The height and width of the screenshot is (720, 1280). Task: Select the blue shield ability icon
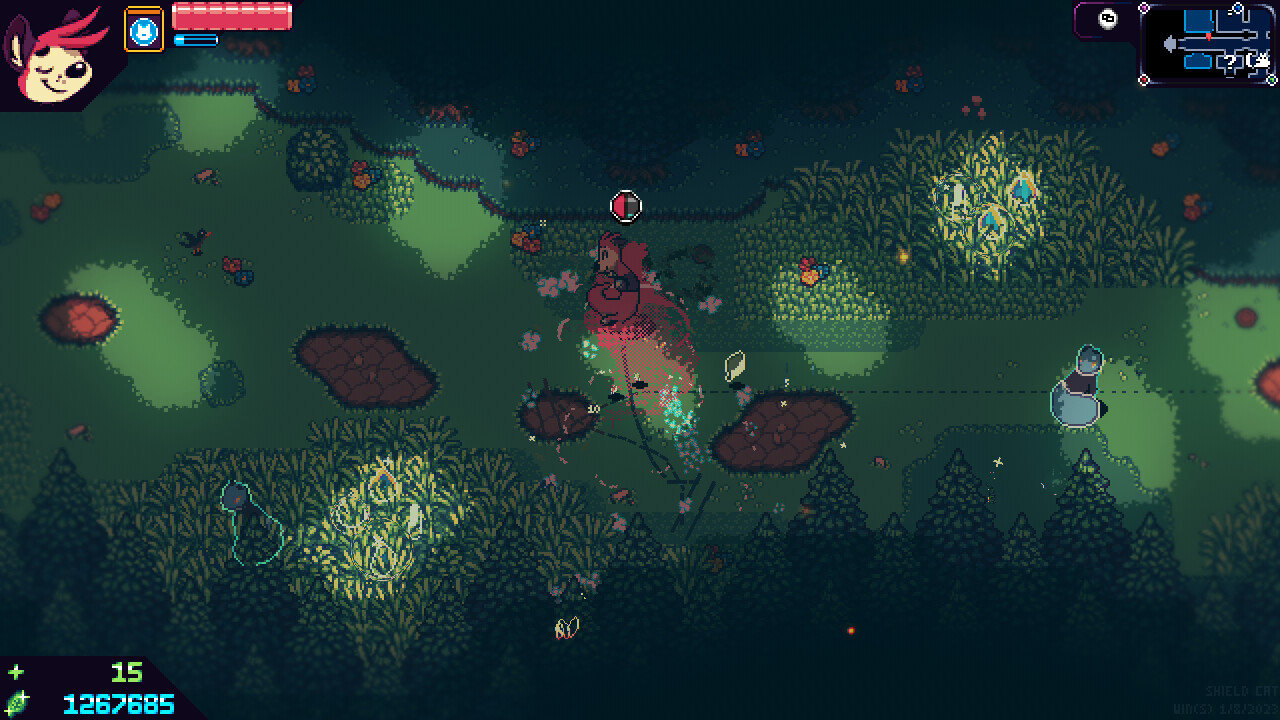tap(144, 31)
